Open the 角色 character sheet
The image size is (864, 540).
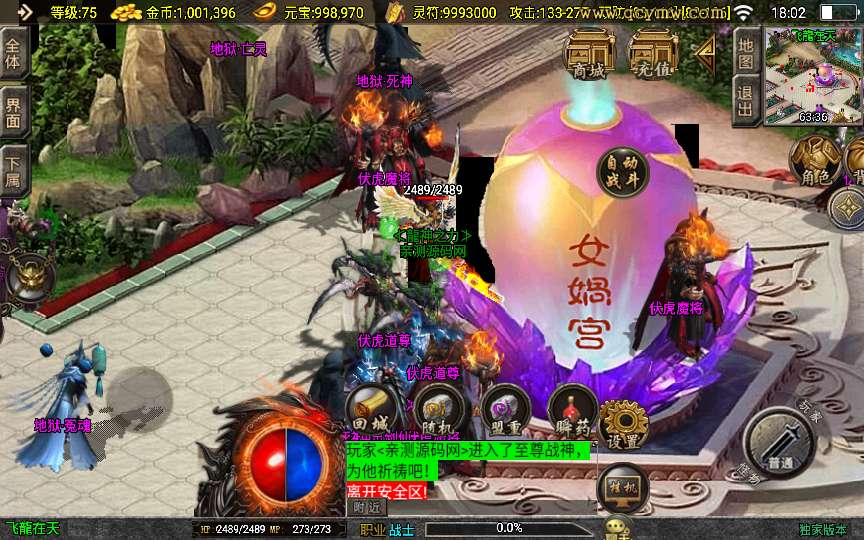coord(816,160)
